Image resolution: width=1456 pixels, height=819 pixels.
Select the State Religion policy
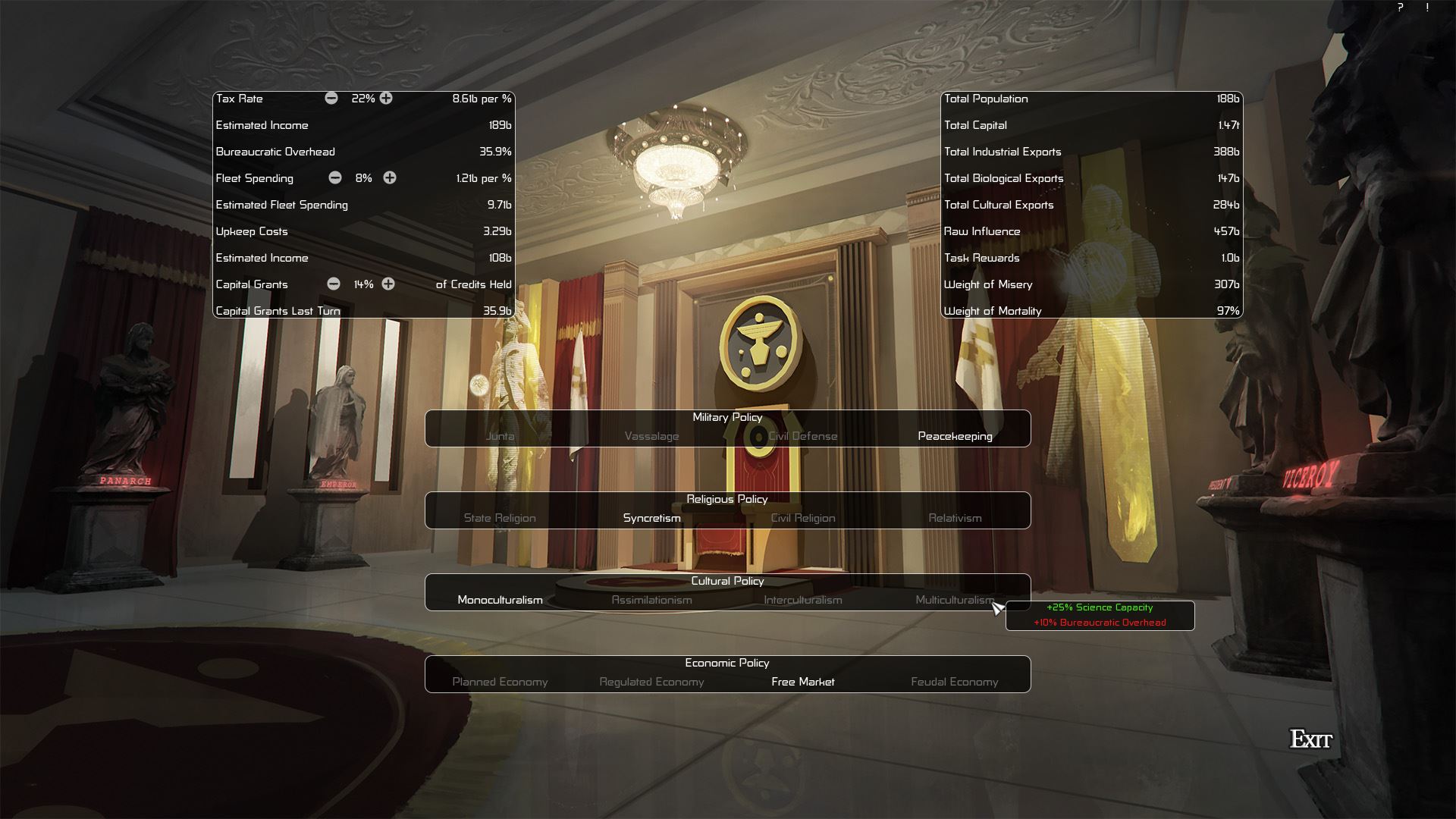click(499, 518)
